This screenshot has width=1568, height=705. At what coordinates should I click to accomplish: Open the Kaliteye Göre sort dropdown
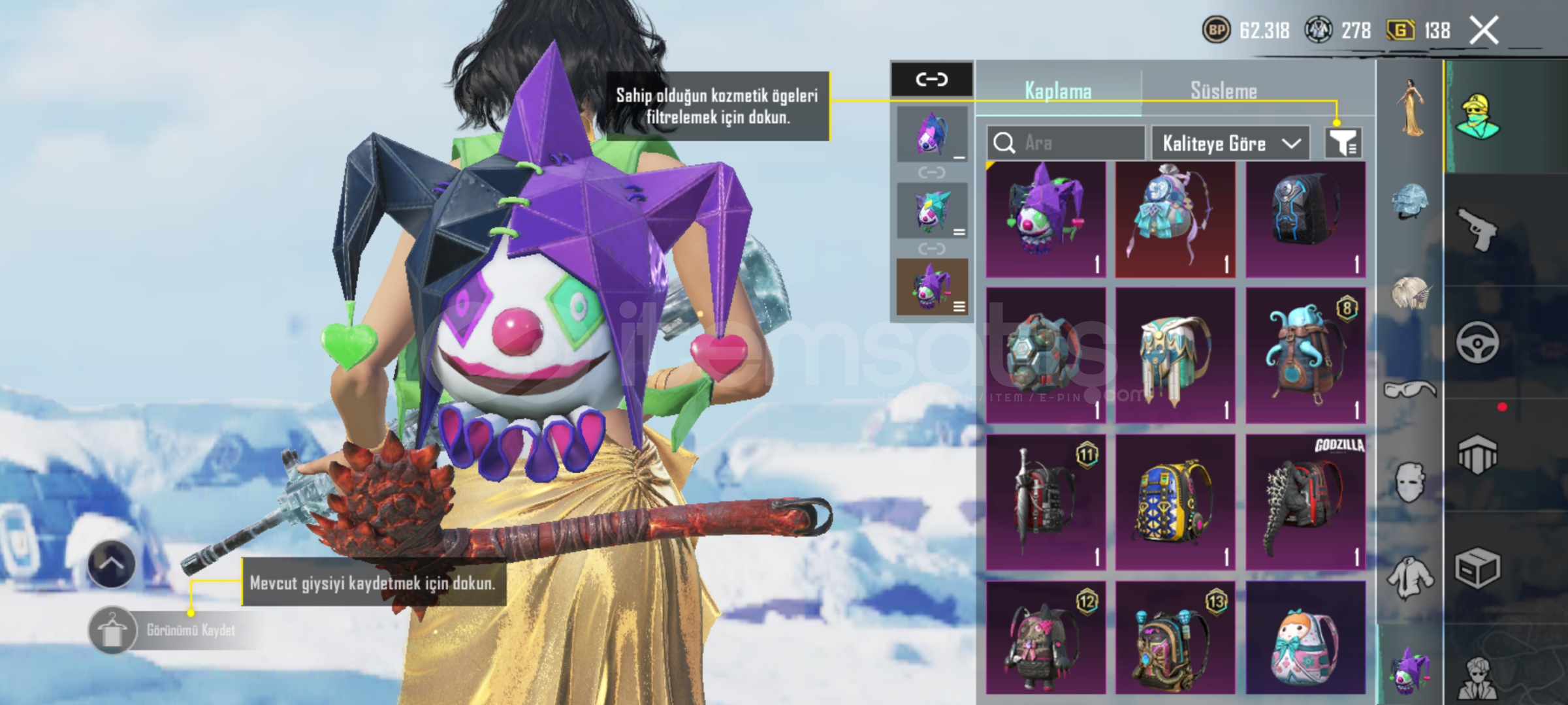coord(1230,143)
